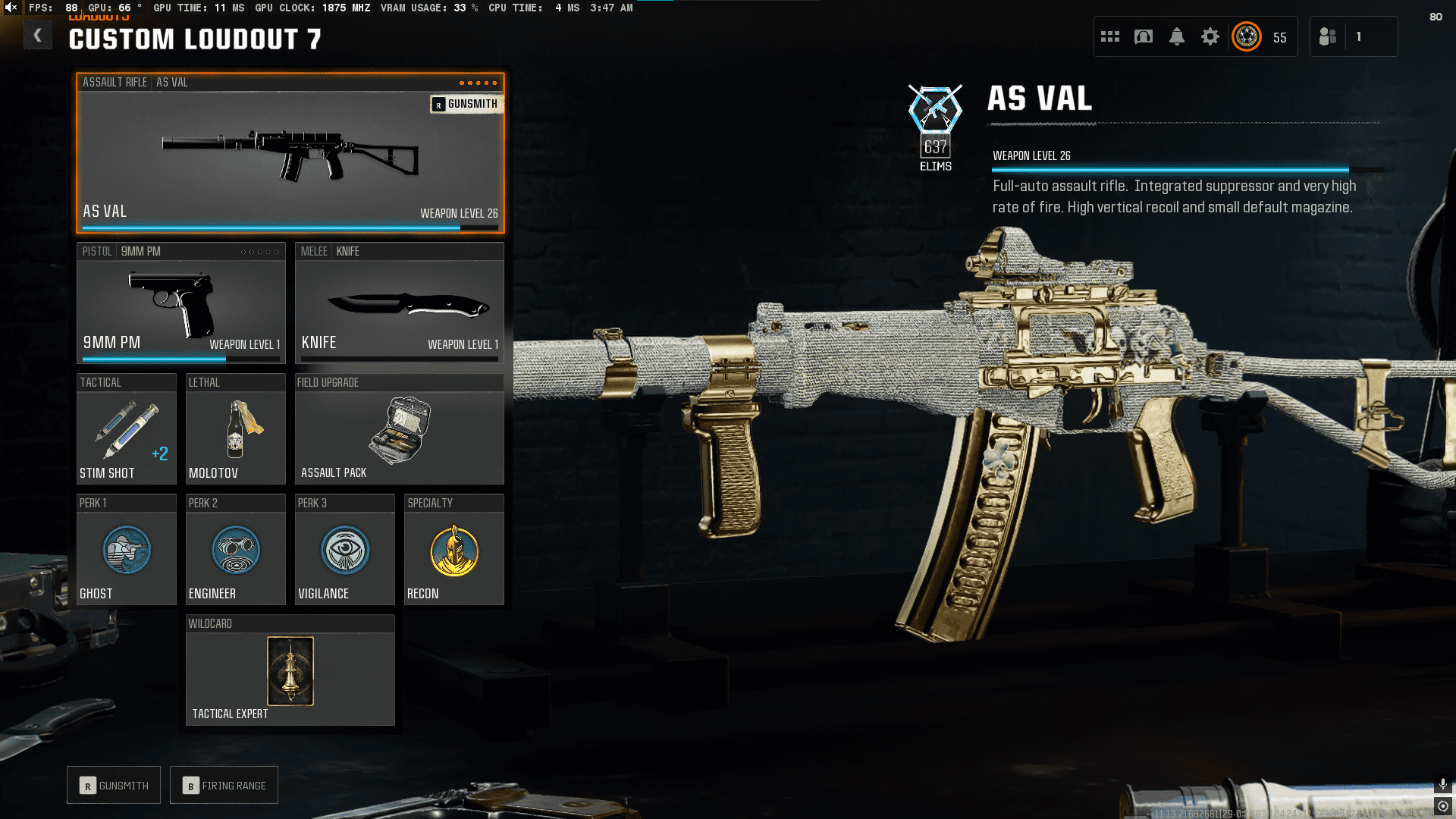1456x819 pixels.
Task: Open the social party icon
Action: click(x=1328, y=36)
